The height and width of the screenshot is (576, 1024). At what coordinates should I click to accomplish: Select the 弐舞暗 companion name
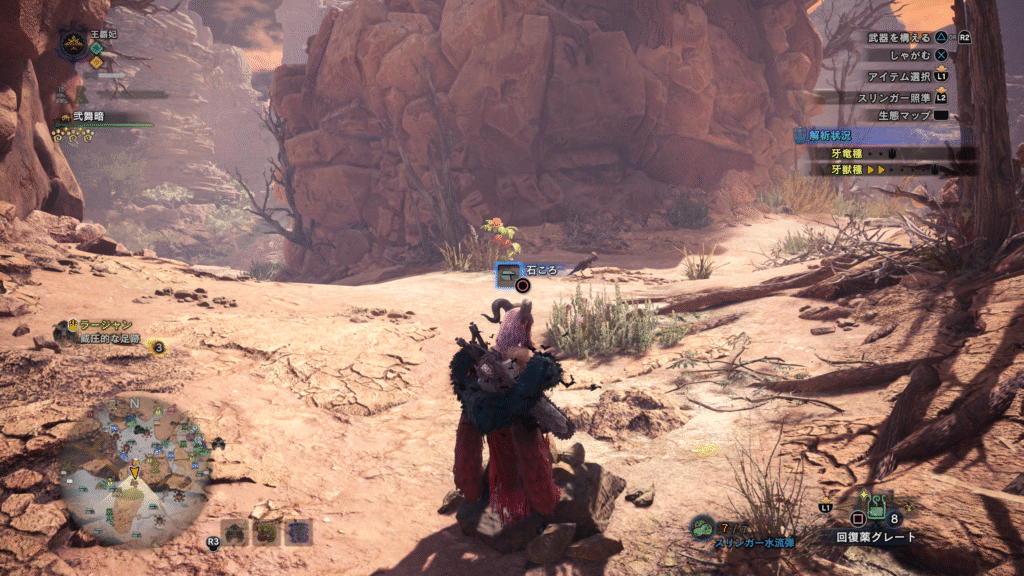point(91,116)
